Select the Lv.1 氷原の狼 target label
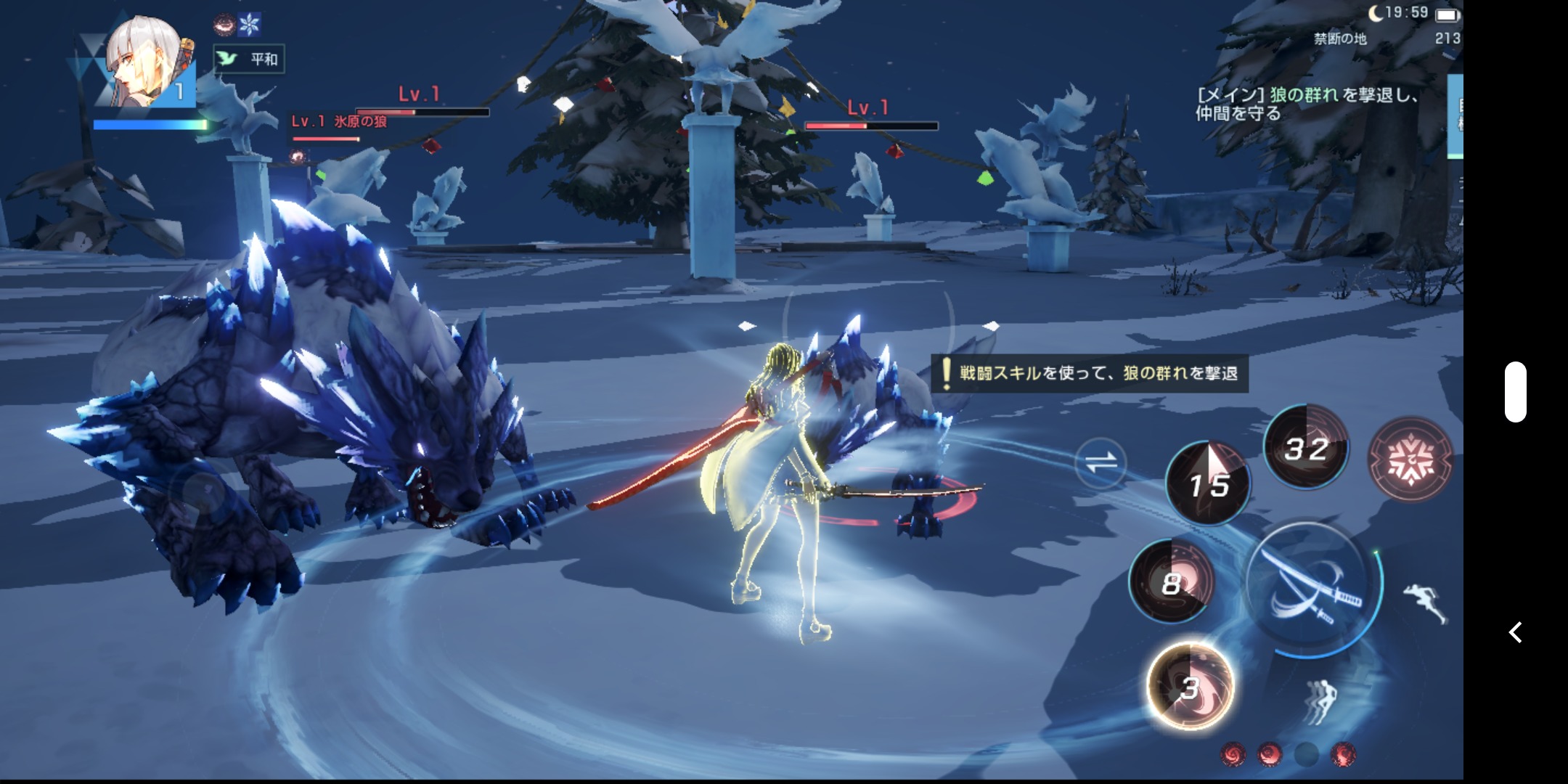The width and height of the screenshot is (1568, 784). pos(338,121)
